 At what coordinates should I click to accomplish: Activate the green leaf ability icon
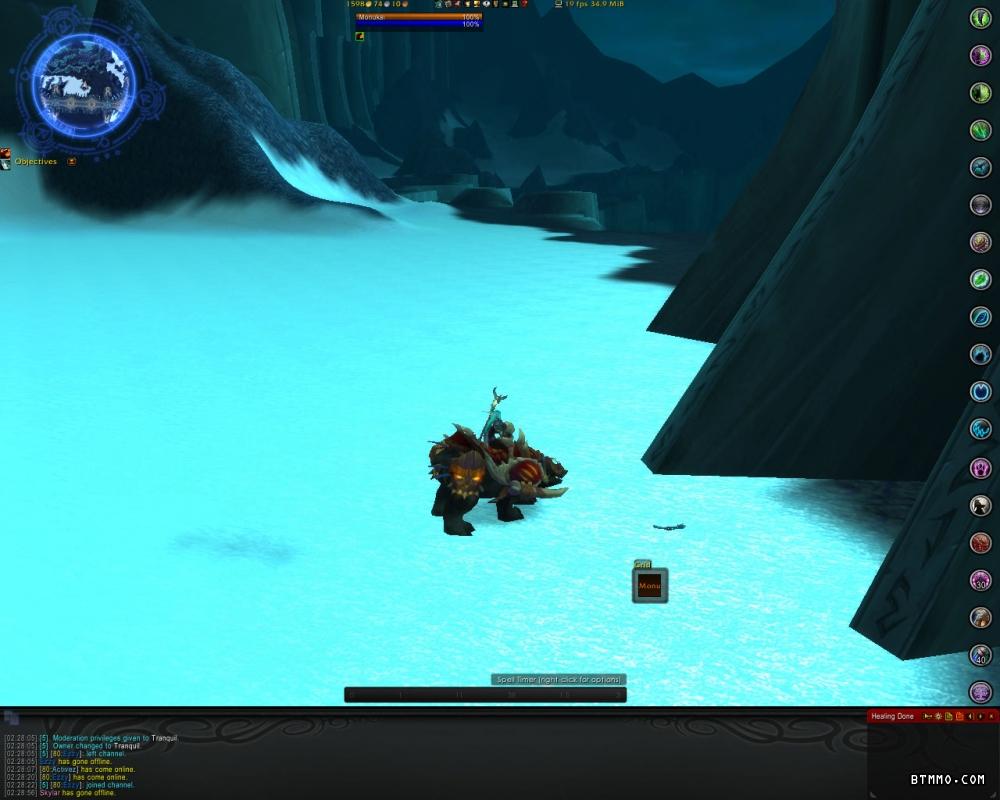point(980,279)
